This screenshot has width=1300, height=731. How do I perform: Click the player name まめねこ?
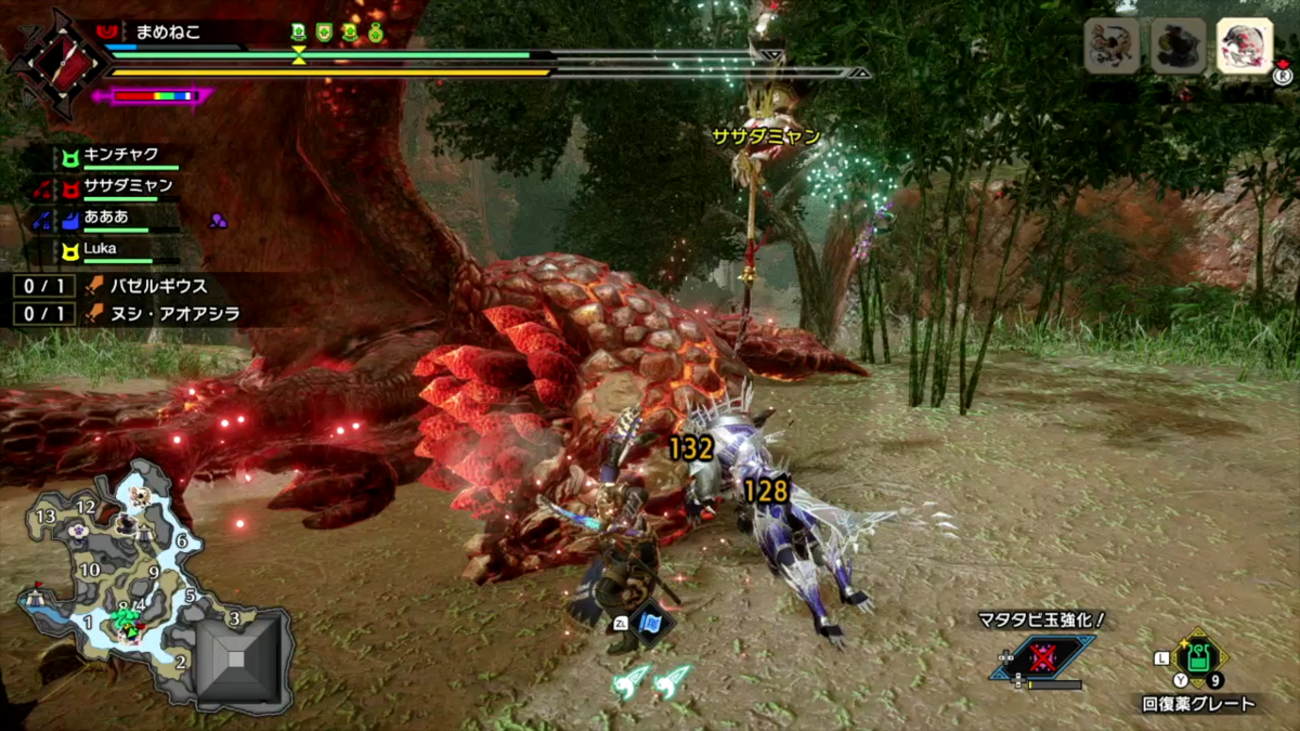coord(168,32)
